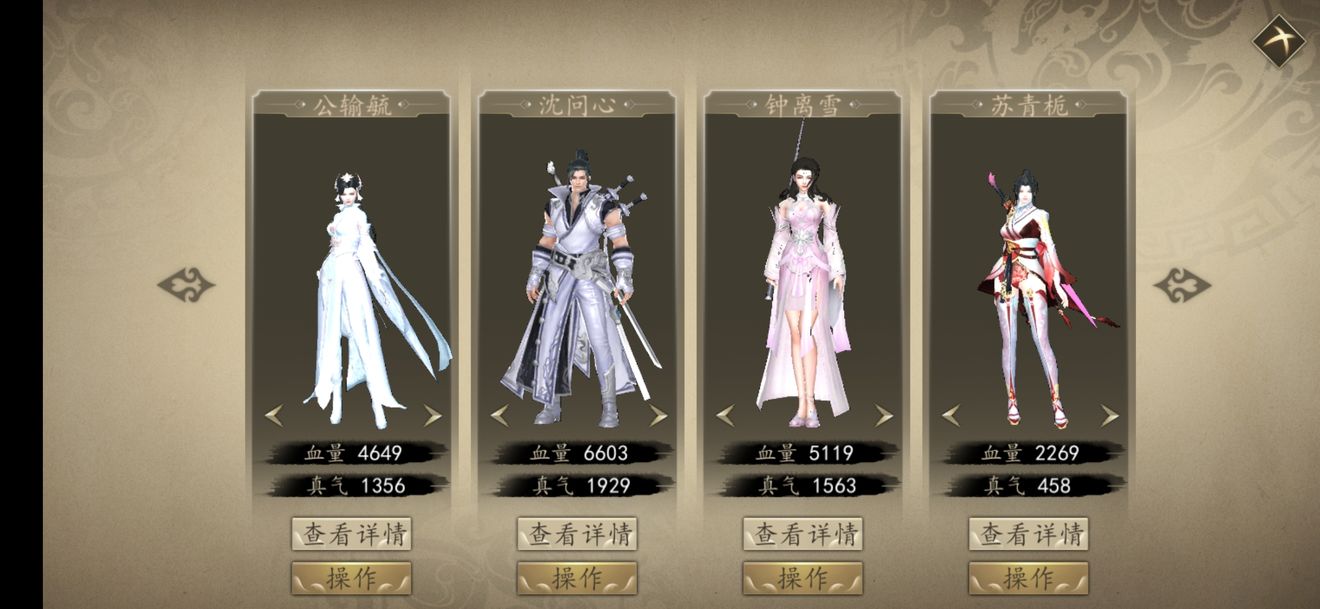Screen dimensions: 1320x609
Task: Go to previous page of characters
Action: tap(186, 285)
